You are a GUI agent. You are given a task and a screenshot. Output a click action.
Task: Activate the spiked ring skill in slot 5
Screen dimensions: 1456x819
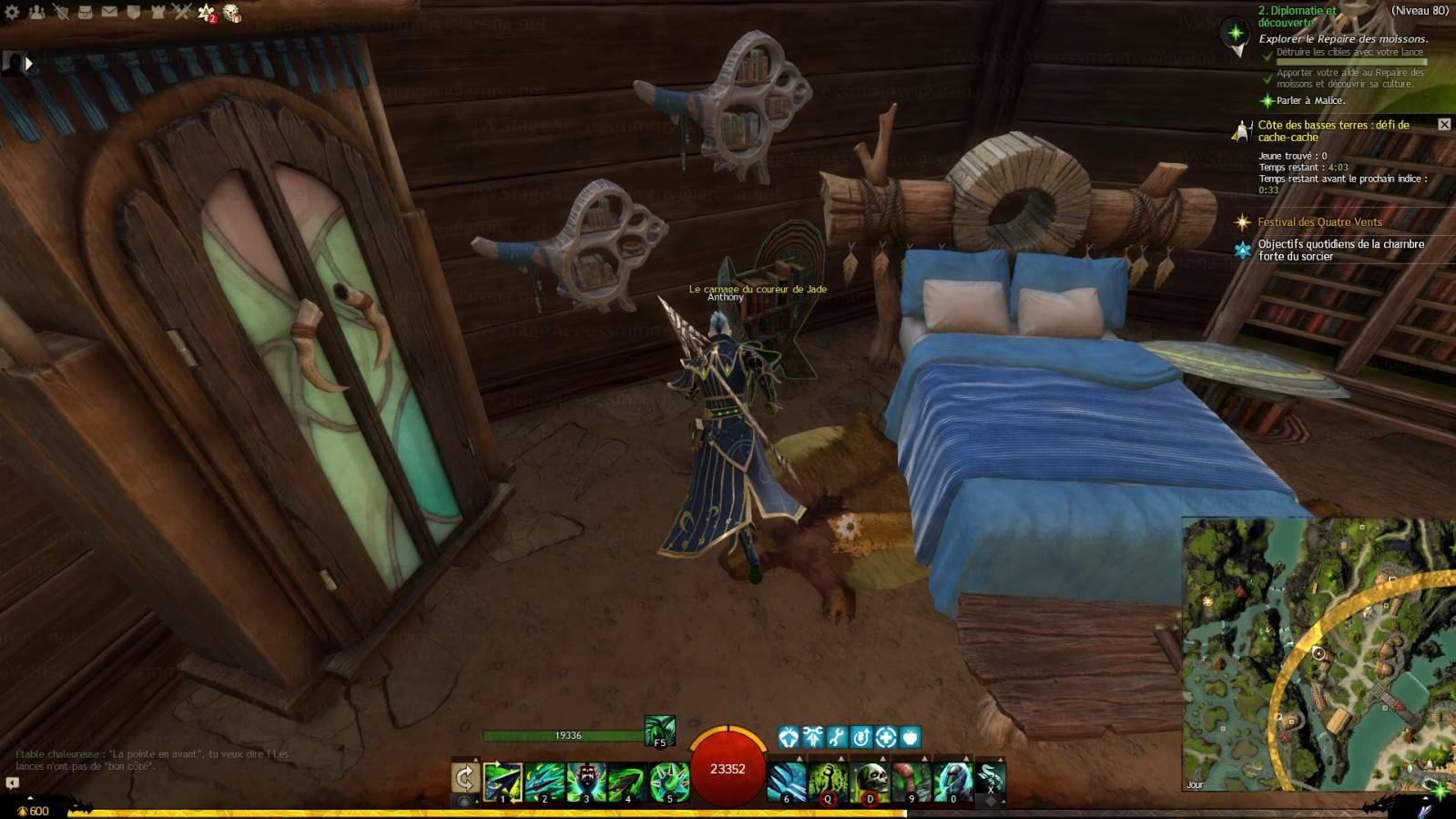tap(669, 782)
